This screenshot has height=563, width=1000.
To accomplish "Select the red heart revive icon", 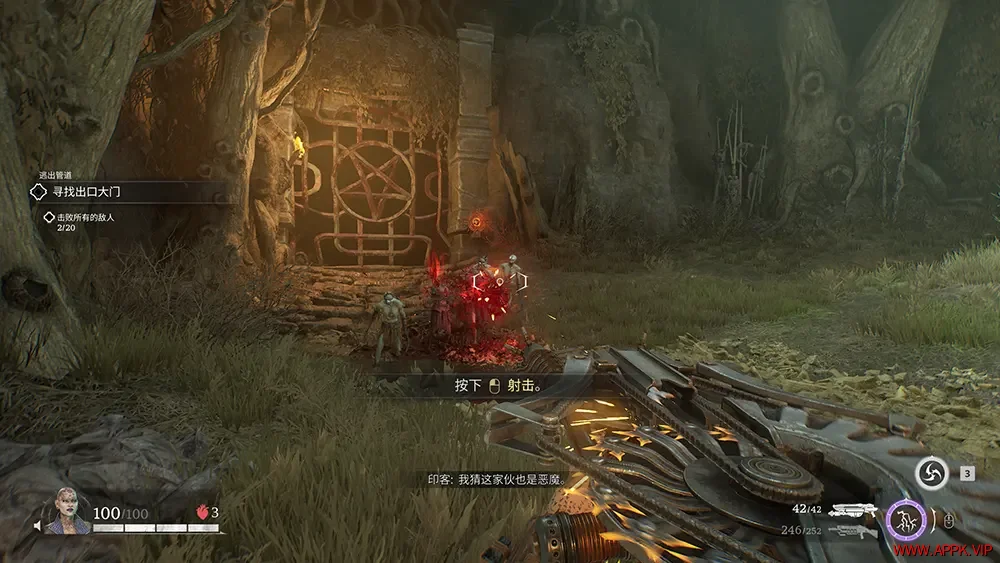I will [201, 511].
